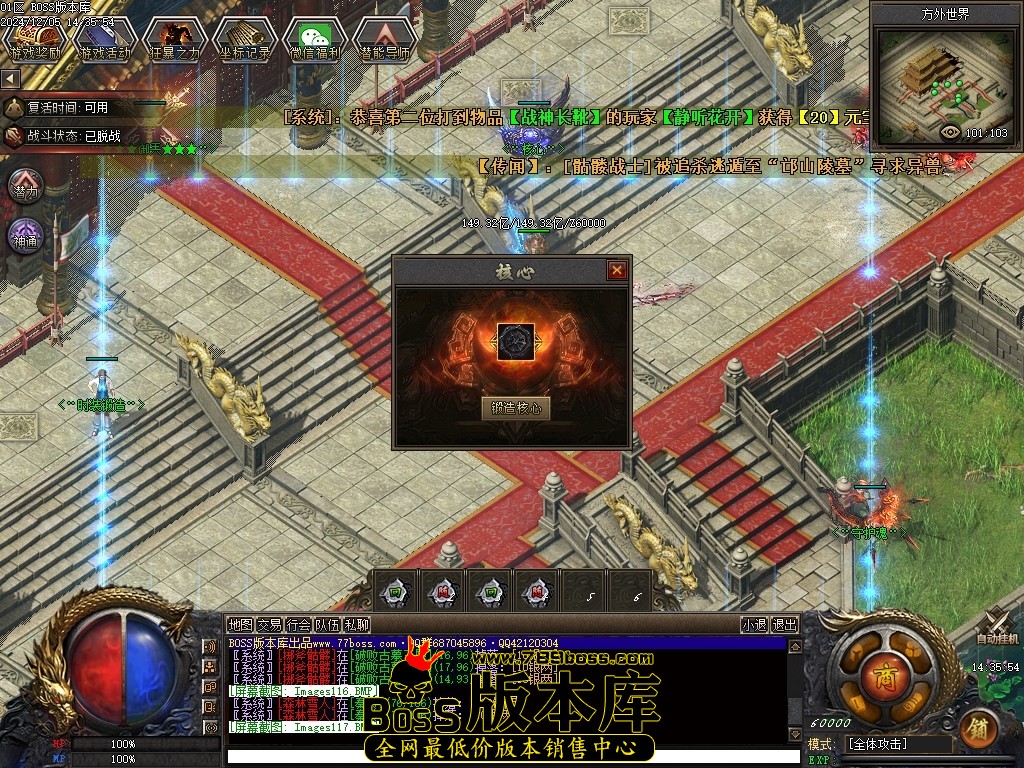Image resolution: width=1024 pixels, height=768 pixels.
Task: Switch to the 地图 map chat tab
Action: coord(241,624)
